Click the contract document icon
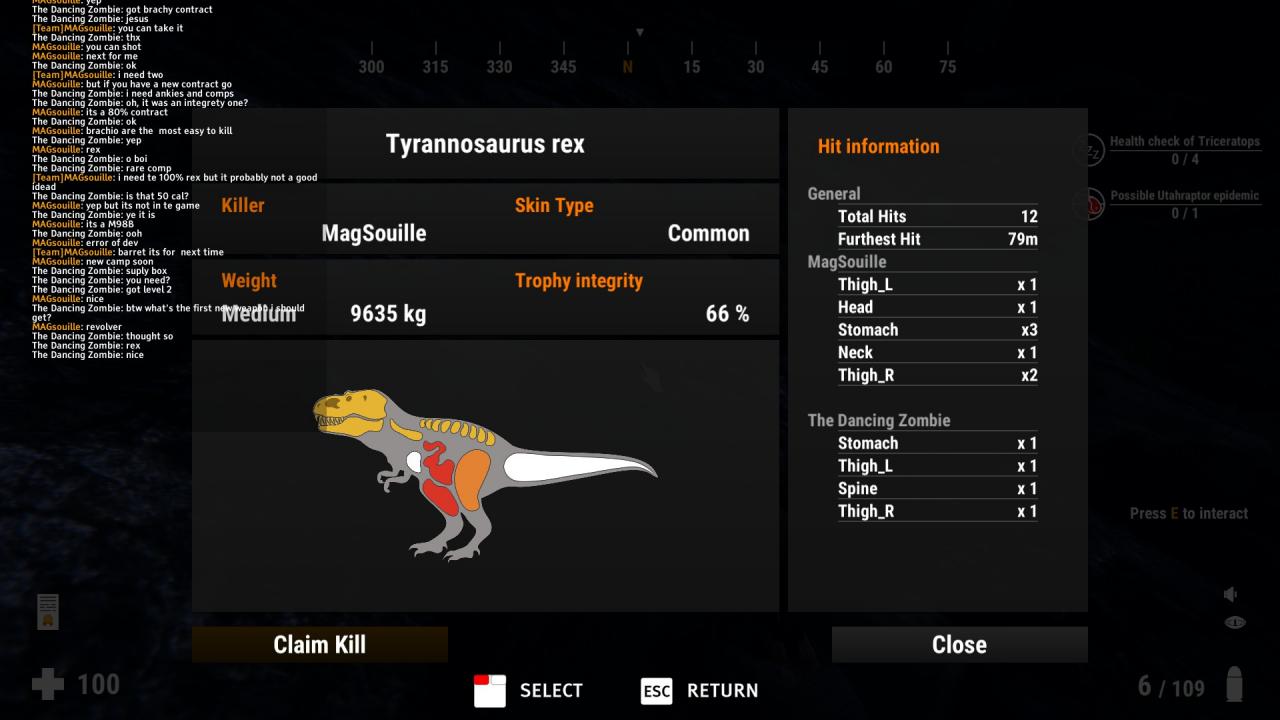The height and width of the screenshot is (720, 1280). coord(48,611)
